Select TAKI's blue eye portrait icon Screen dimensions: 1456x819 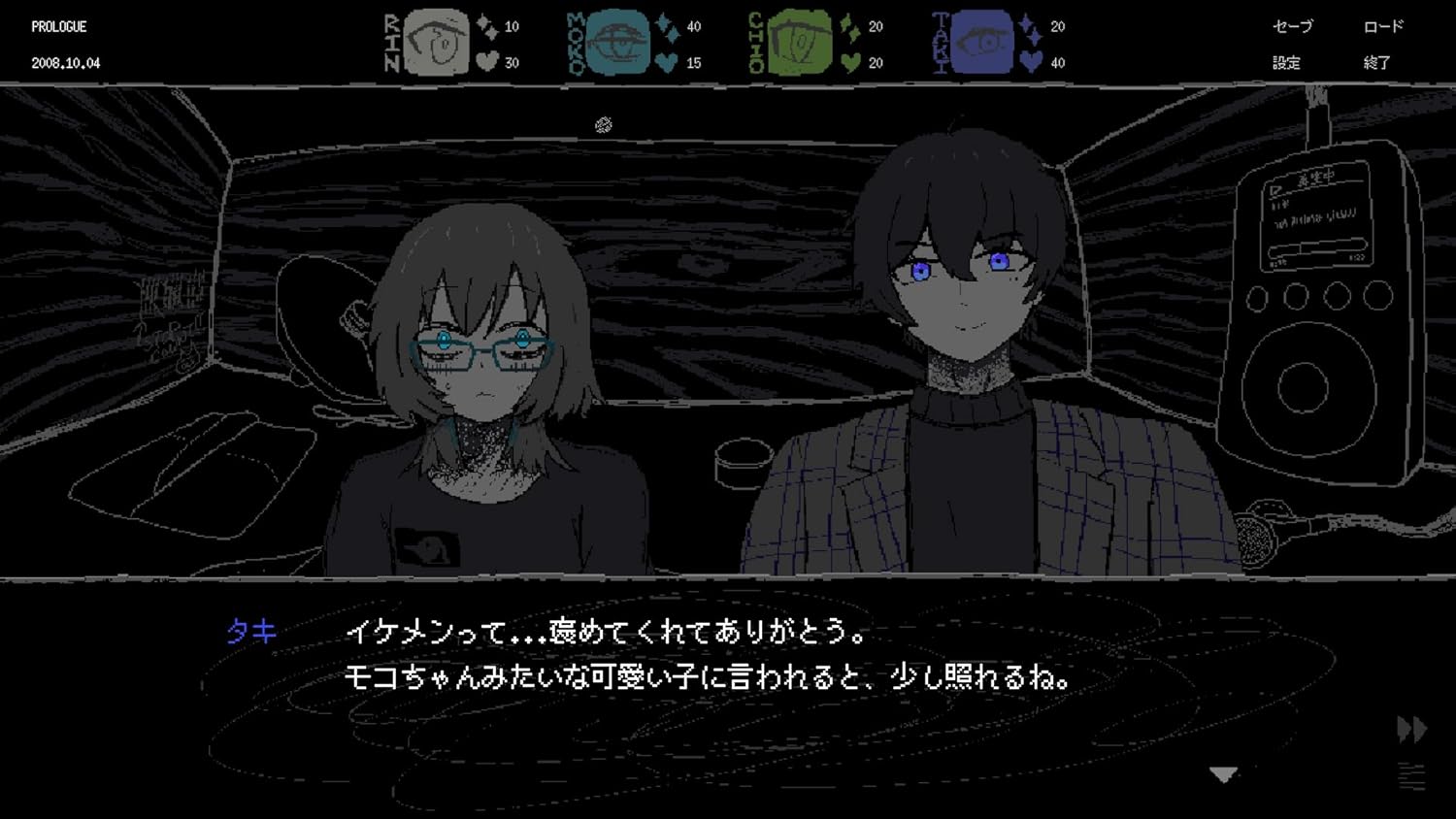coord(982,42)
